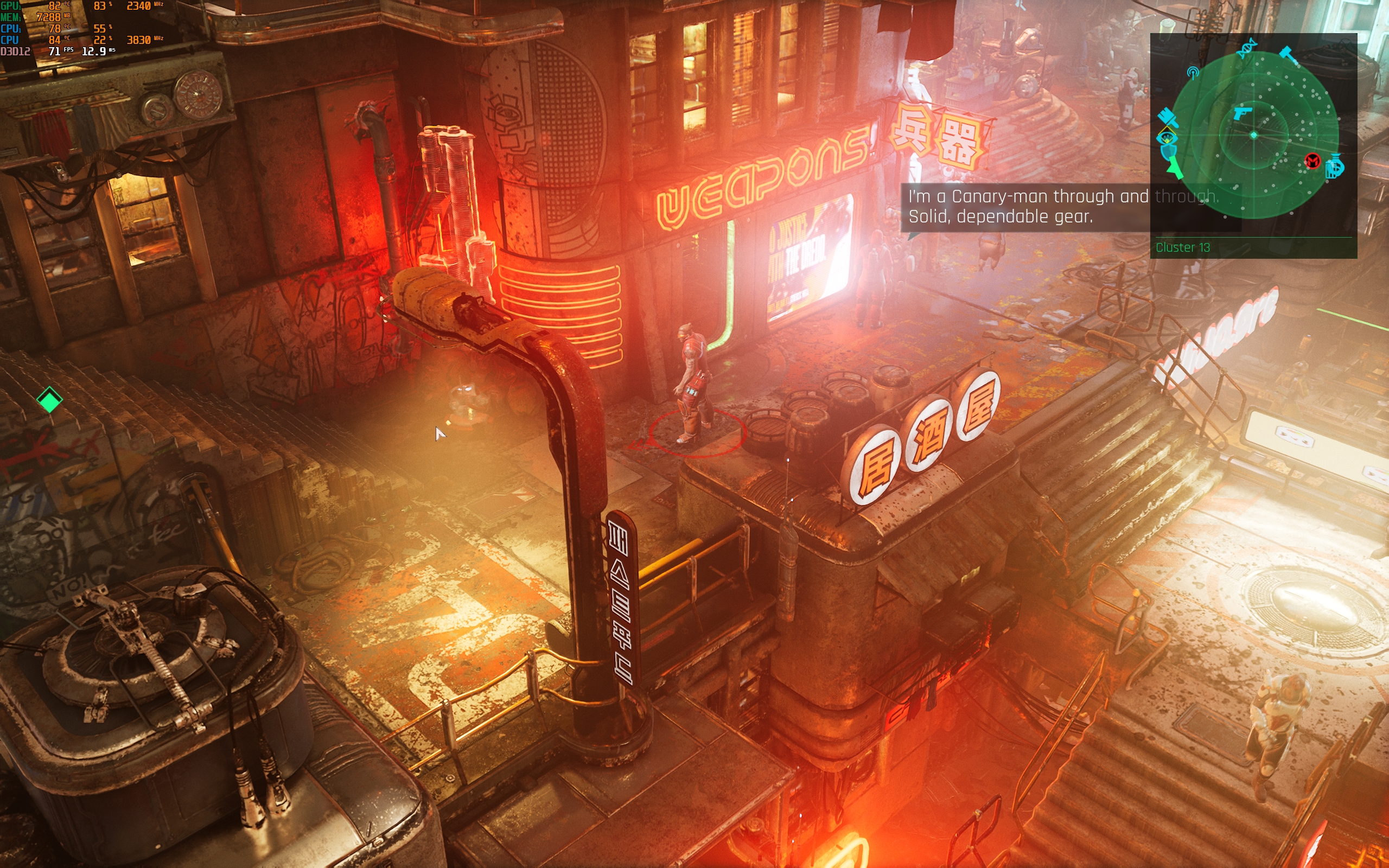Image resolution: width=1389 pixels, height=868 pixels.
Task: Click the green diamond objective waypoint marker
Action: (x=49, y=399)
